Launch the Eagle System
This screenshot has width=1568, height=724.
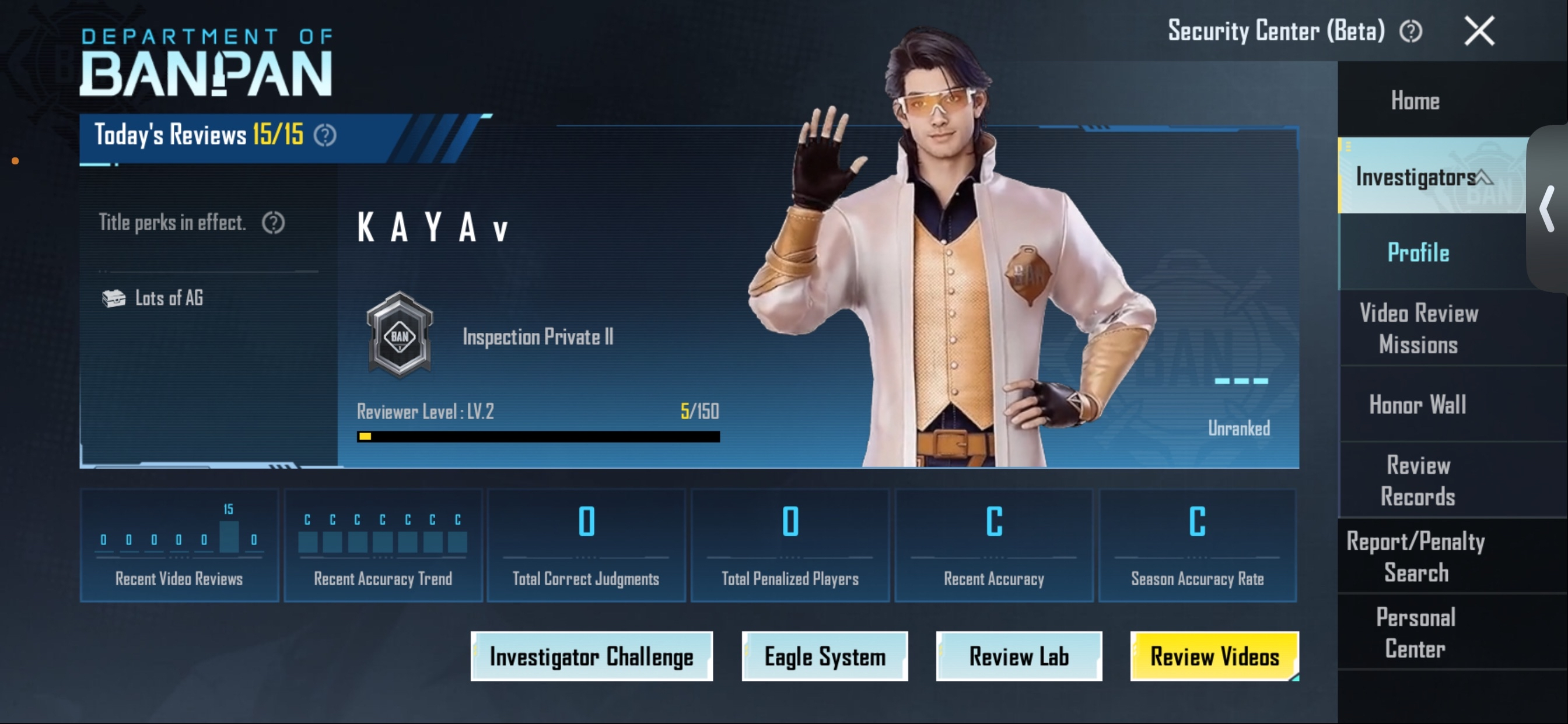[825, 656]
